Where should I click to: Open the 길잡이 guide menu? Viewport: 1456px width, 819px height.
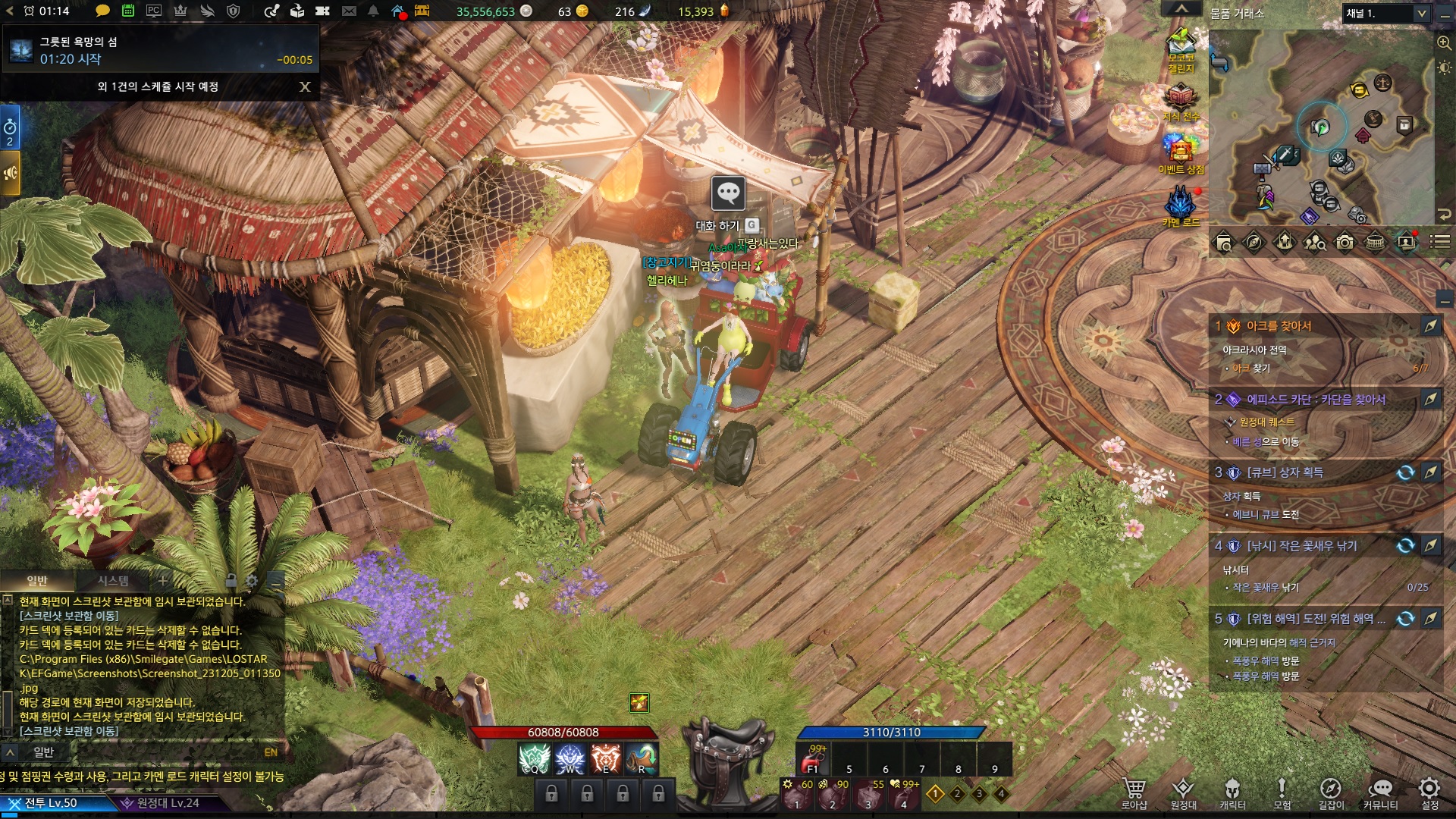coord(1331,792)
